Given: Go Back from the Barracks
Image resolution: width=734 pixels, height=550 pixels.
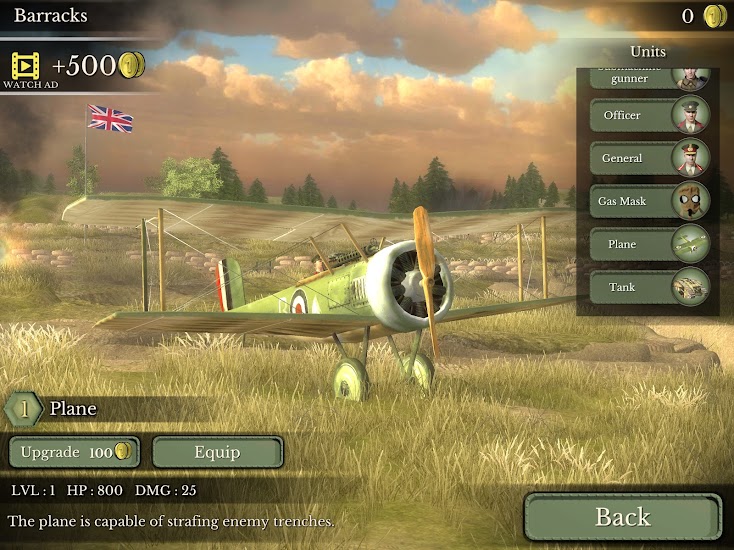Looking at the screenshot, I should click(622, 517).
